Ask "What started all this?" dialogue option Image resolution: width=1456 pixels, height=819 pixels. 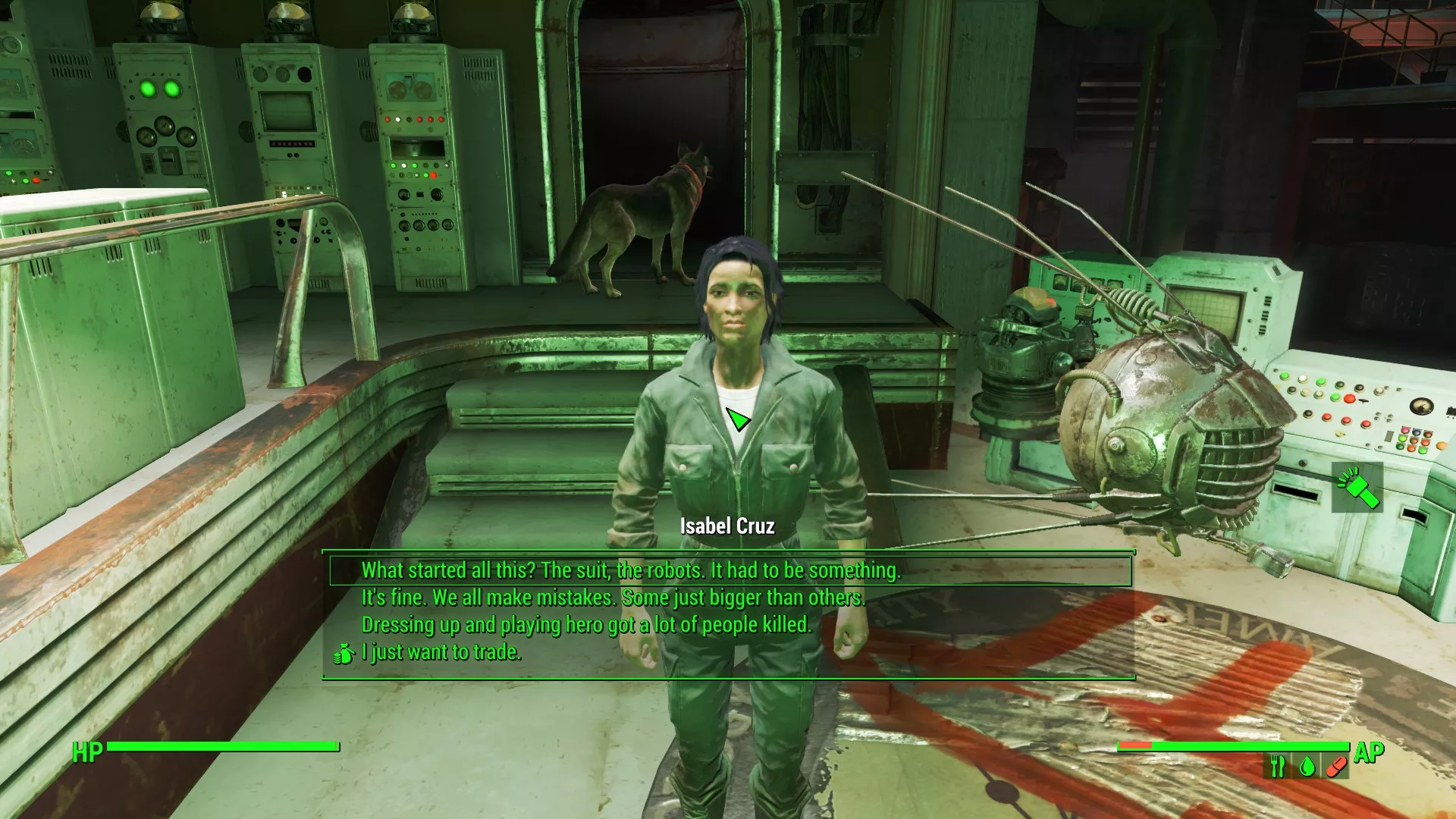coord(631,570)
